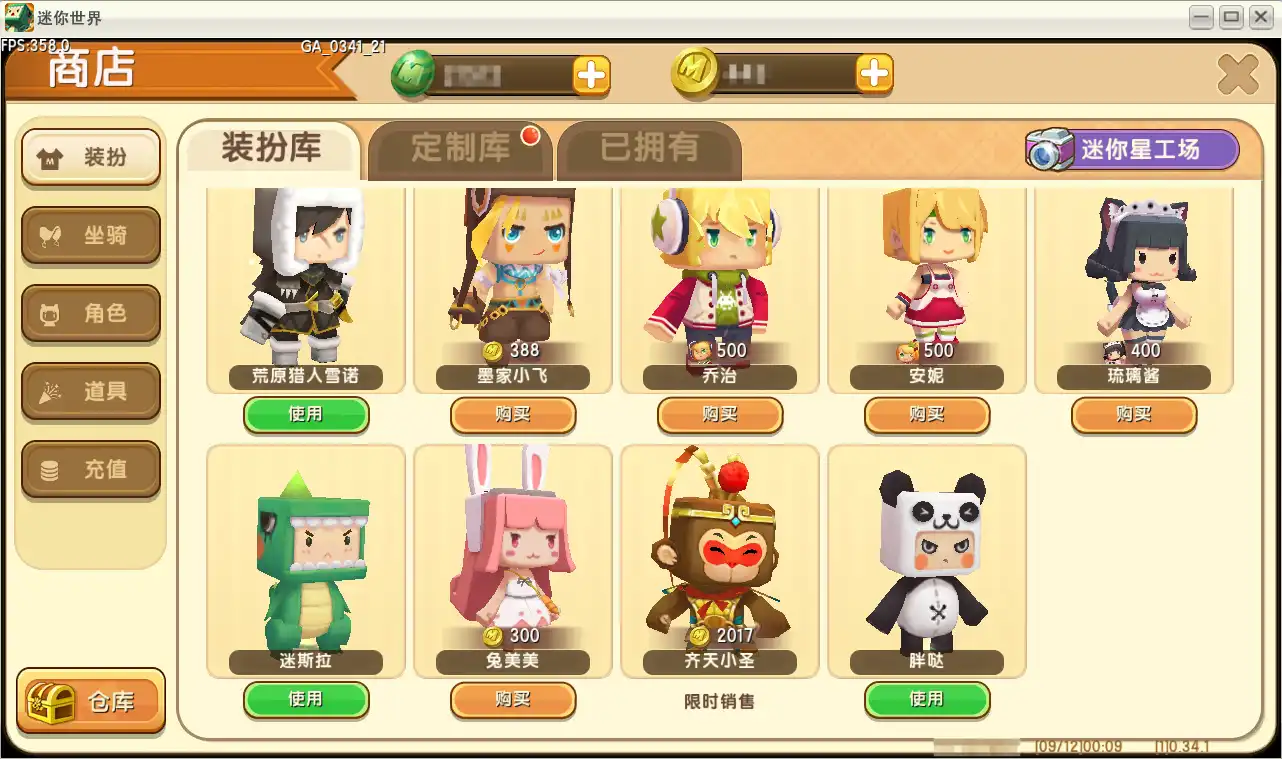Image resolution: width=1282 pixels, height=759 pixels.
Task: Use the 胖哒 panda outfit
Action: 926,700
